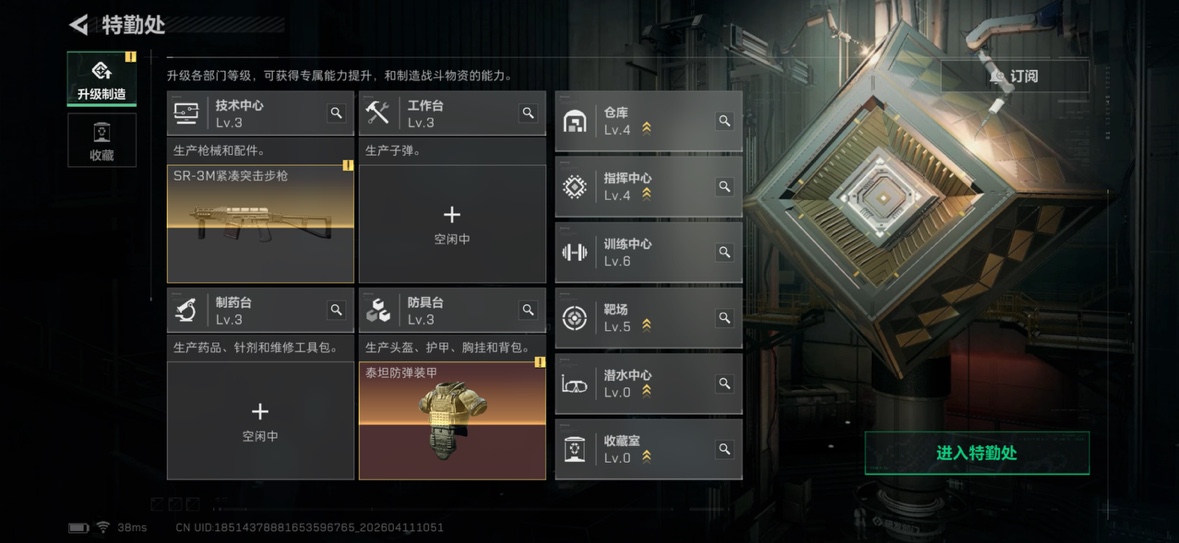Enter the base via 进入特勤处

[x=976, y=453]
